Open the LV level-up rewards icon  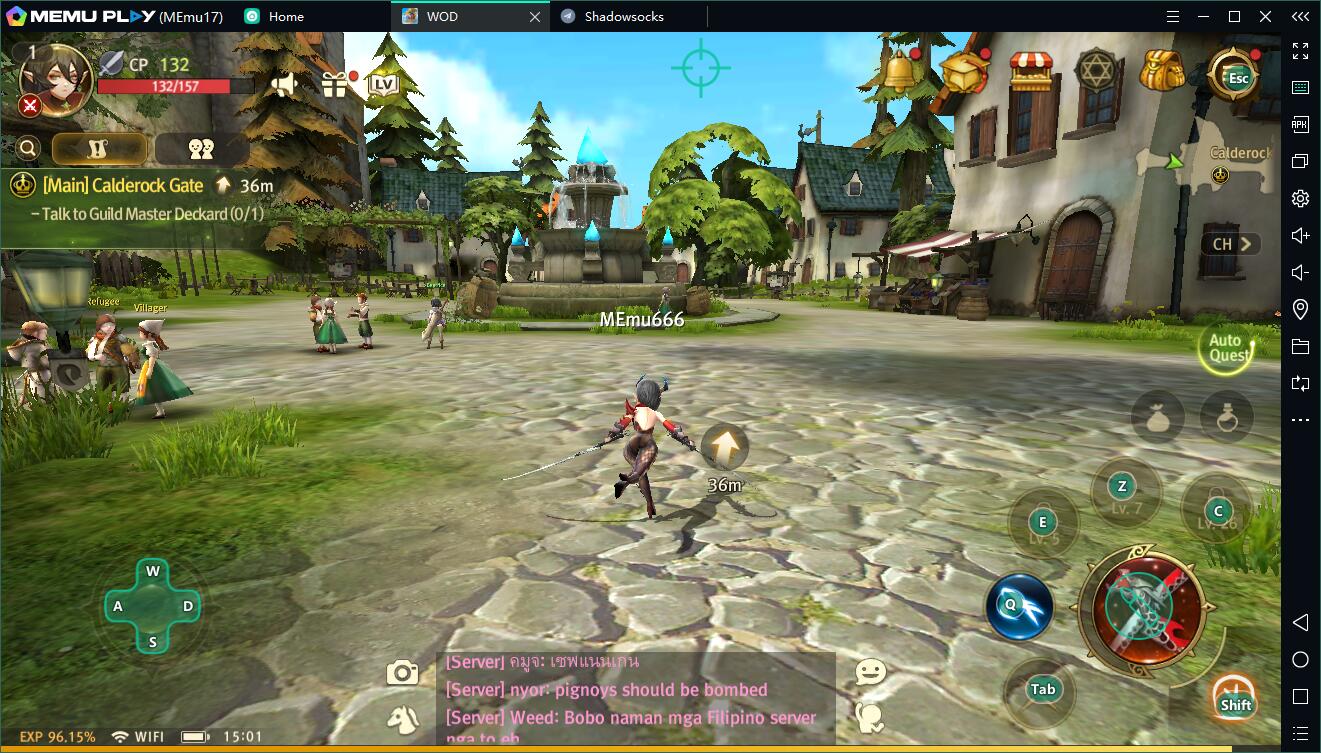(x=383, y=84)
